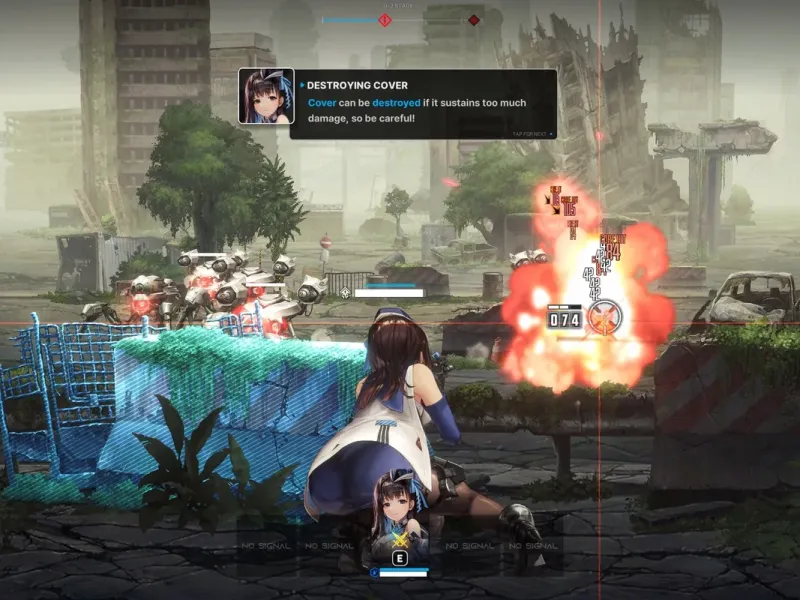
Task: Select the active squad member portrait card
Action: coord(400,518)
